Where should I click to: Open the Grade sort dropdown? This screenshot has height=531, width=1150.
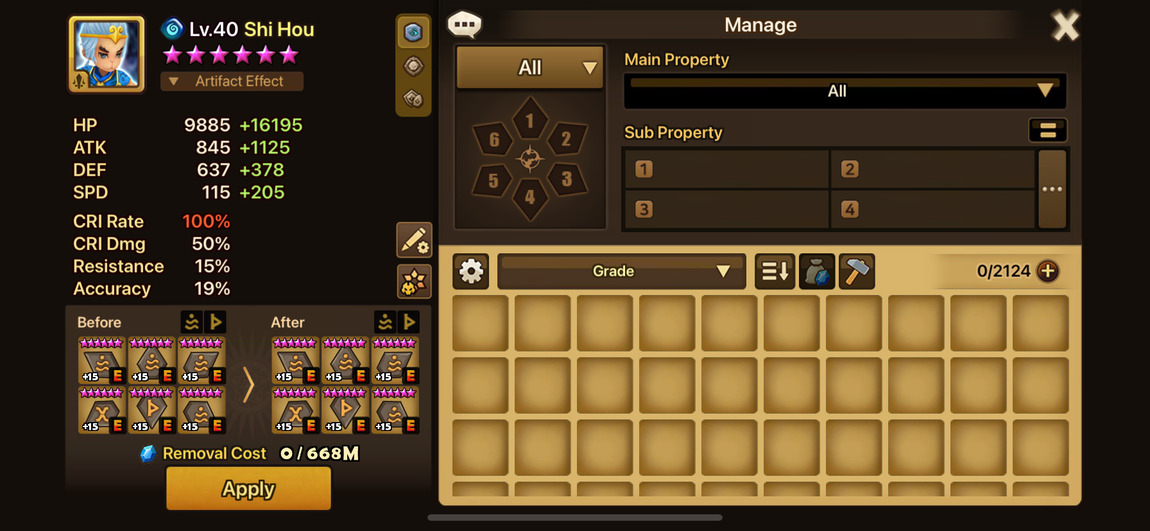[621, 271]
